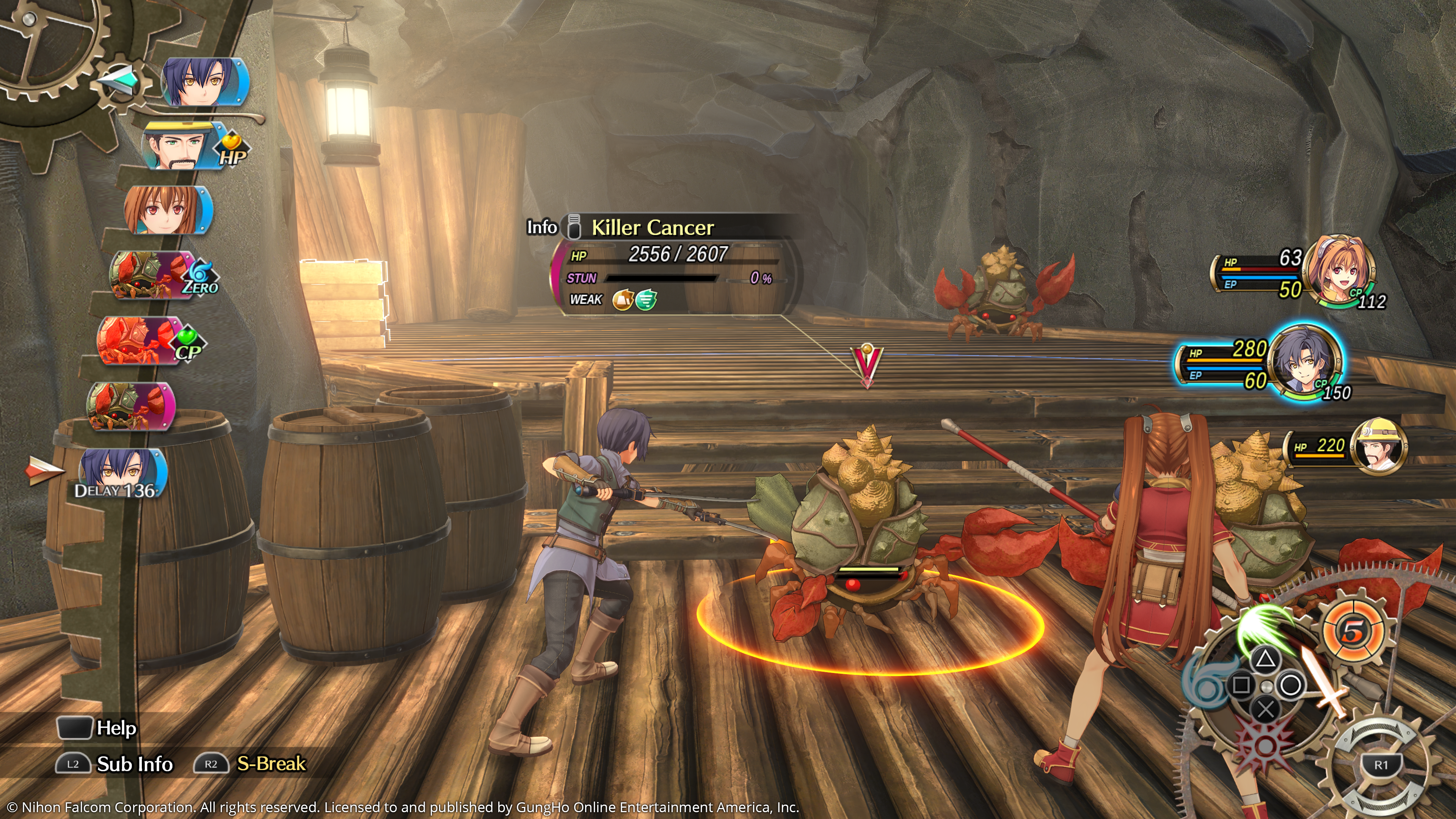Activate S-Break
The image size is (1456, 819).
250,764
